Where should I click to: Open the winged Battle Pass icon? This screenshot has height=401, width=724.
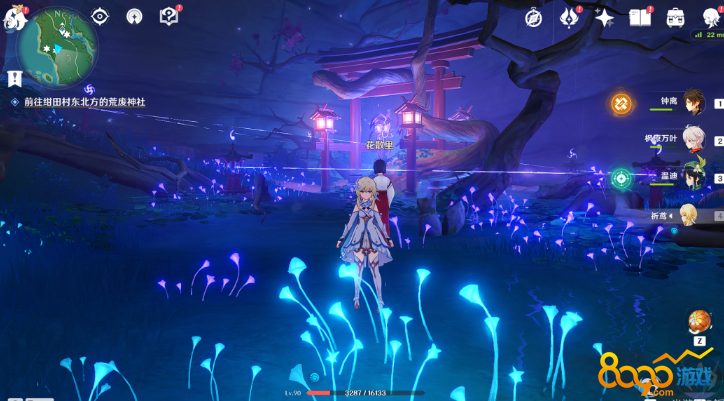click(x=569, y=17)
